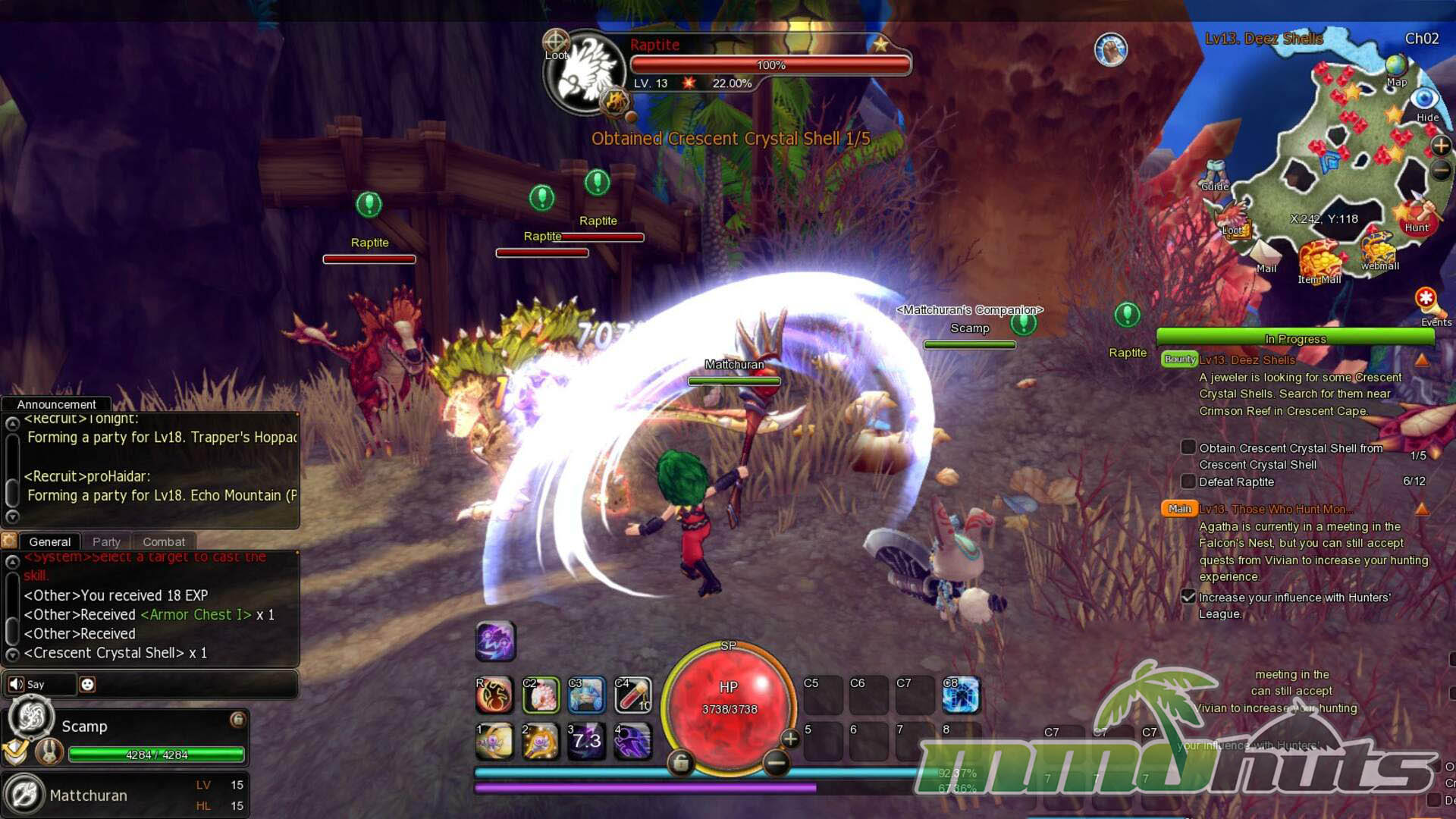The width and height of the screenshot is (1456, 819).
Task: Open the Item Mall treasure chest
Action: [x=1319, y=261]
